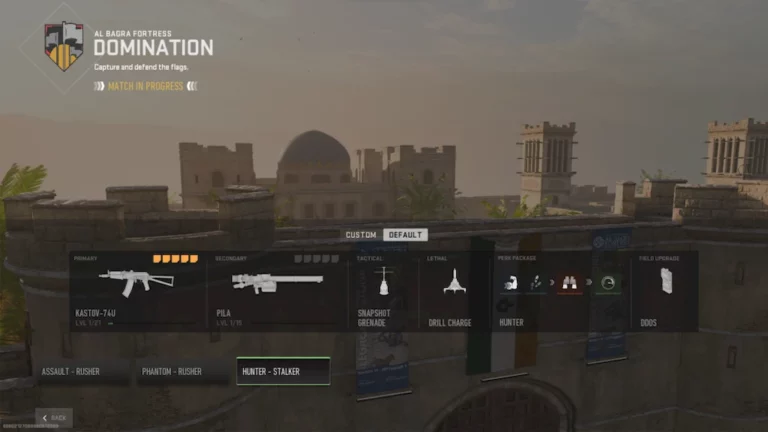Viewport: 768px width, 432px height.
Task: Switch to the Default loadouts tab
Action: pos(405,235)
